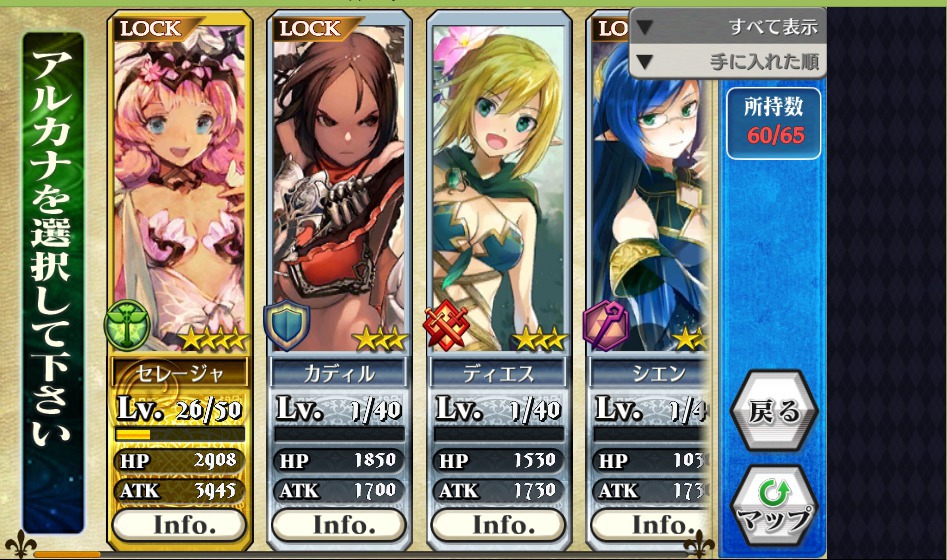
Task: Open the 手に入れた順 sort dropdown
Action: [x=728, y=61]
